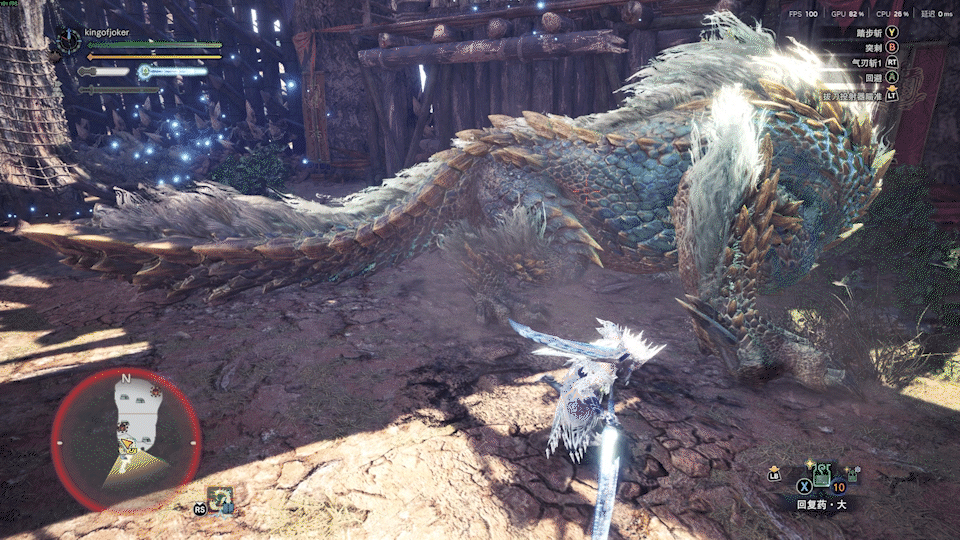This screenshot has width=960, height=540.
Task: Click the glowing spirit gauge icon
Action: point(145,71)
